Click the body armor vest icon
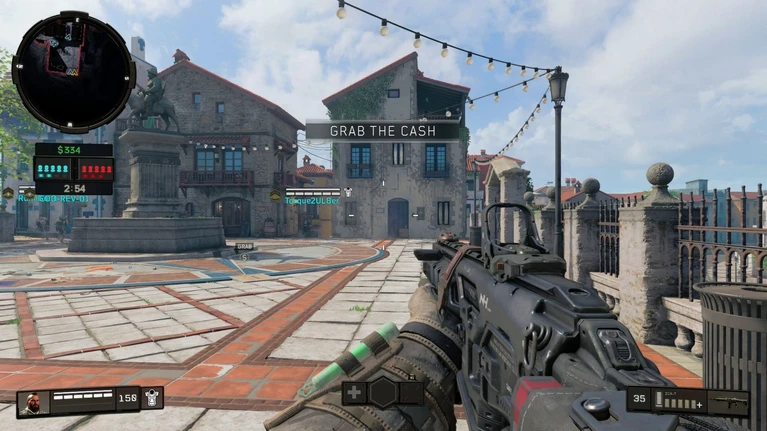This screenshot has height=431, width=767. [152, 398]
